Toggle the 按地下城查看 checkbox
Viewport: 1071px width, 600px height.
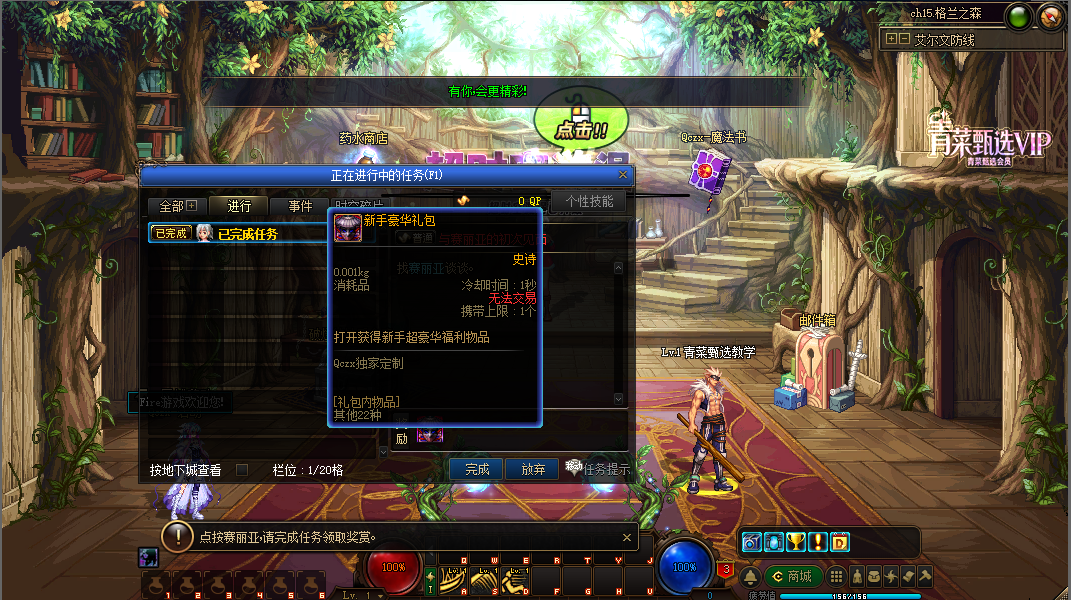(241, 470)
